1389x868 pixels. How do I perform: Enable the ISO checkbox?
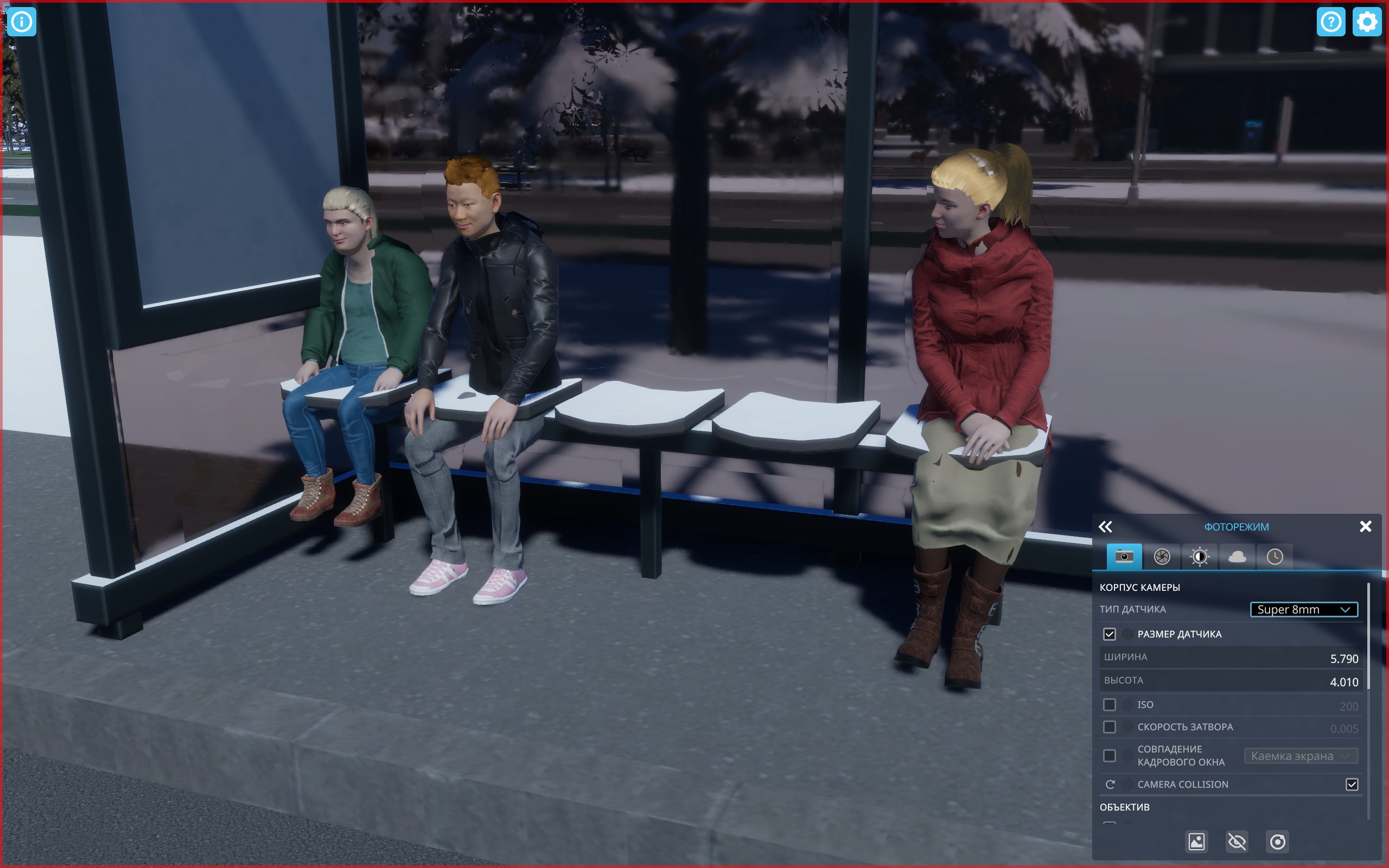(x=1109, y=704)
